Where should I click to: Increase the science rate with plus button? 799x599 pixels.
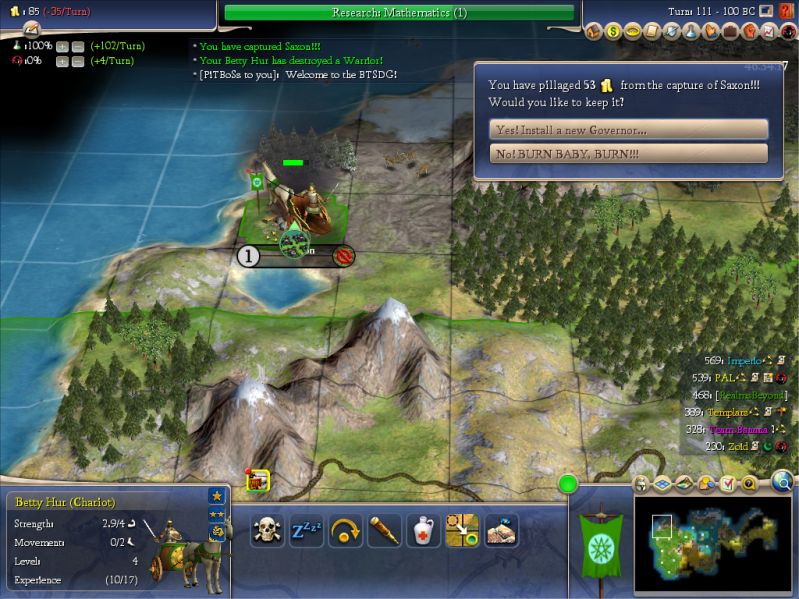[x=63, y=46]
